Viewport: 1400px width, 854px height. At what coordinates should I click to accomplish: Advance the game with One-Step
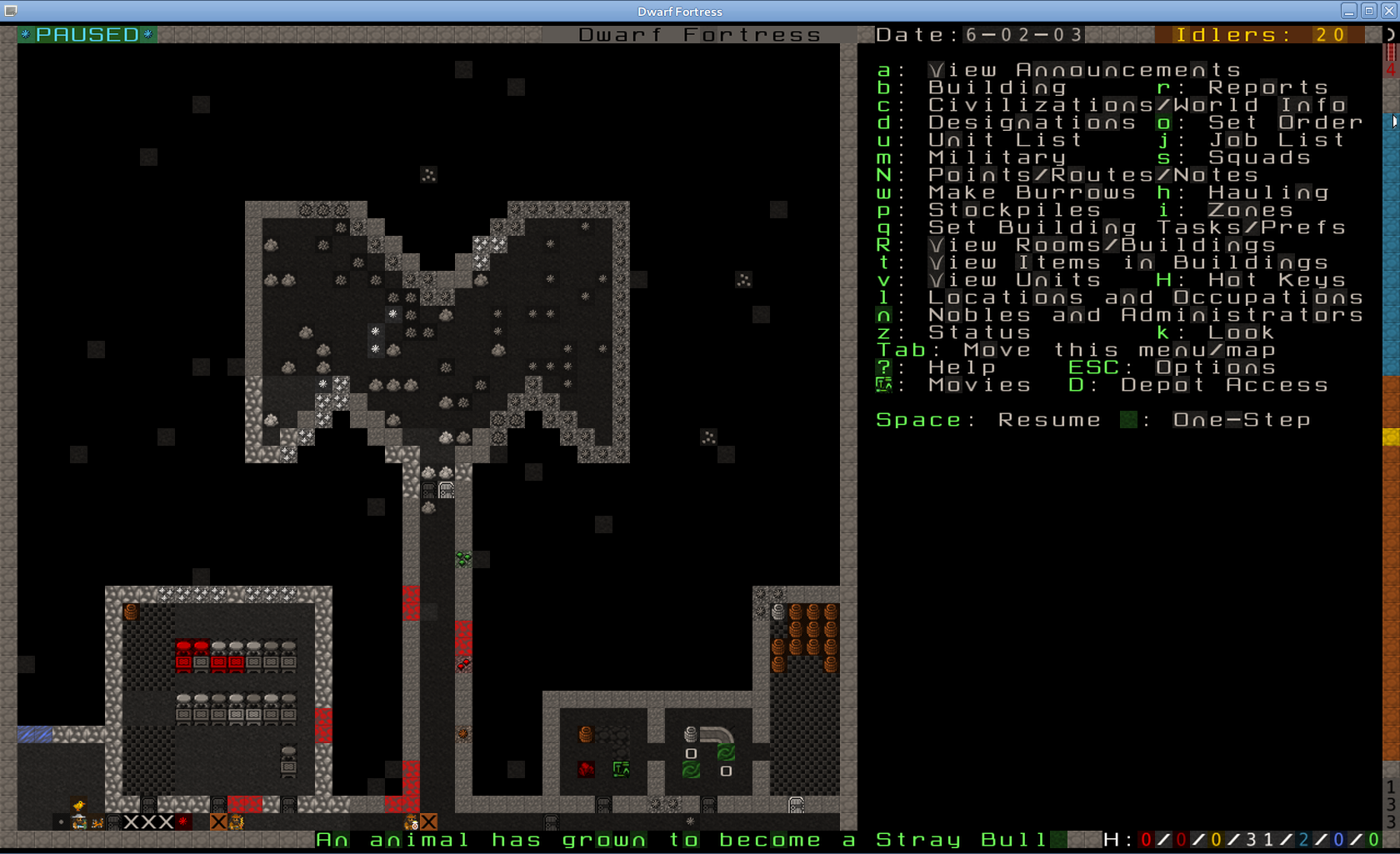[1242, 420]
